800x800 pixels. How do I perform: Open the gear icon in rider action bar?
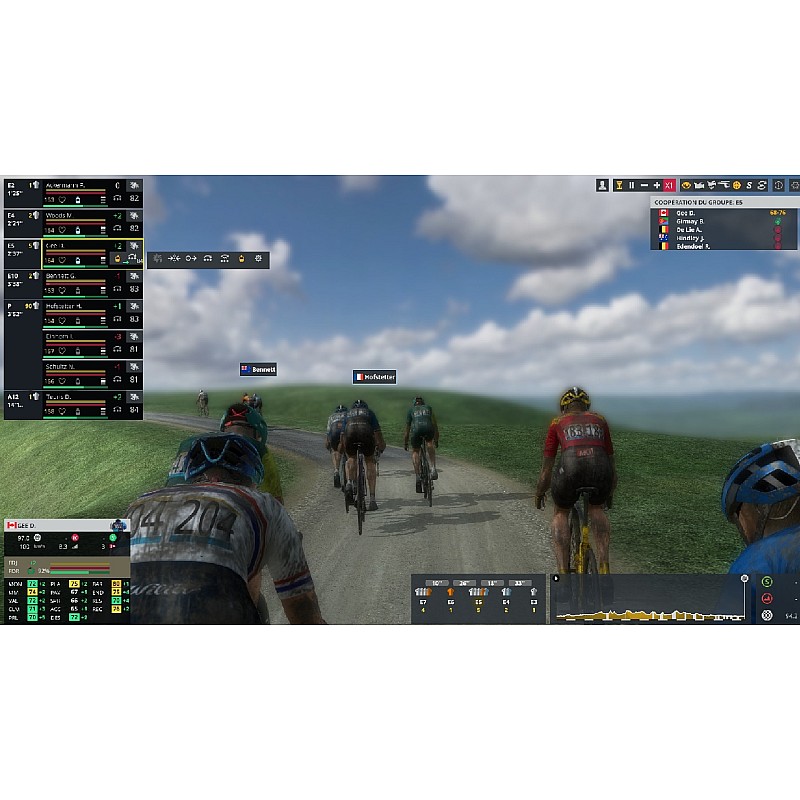coord(259,258)
